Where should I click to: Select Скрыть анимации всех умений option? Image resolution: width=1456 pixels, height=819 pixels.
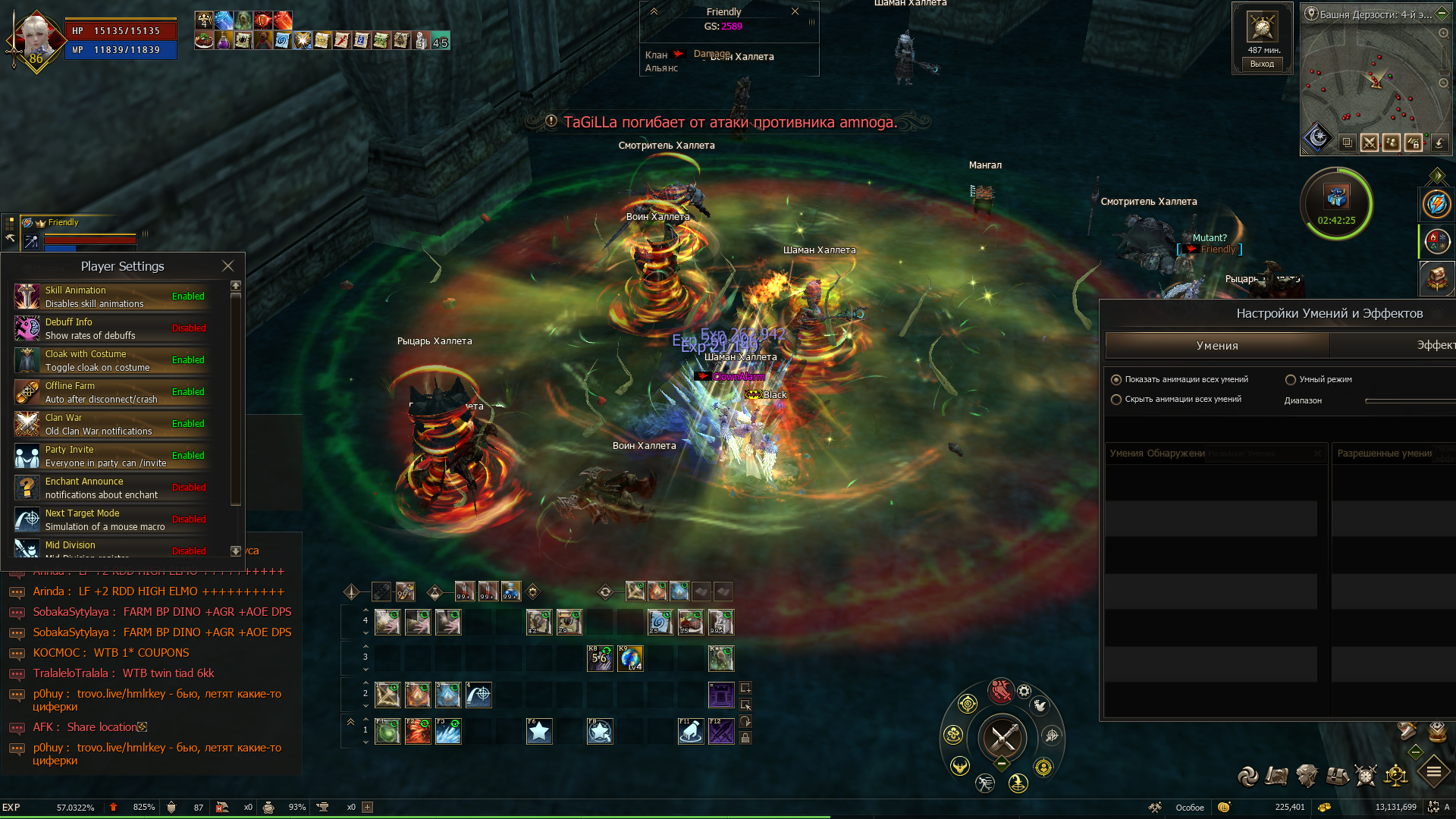pyautogui.click(x=1116, y=400)
